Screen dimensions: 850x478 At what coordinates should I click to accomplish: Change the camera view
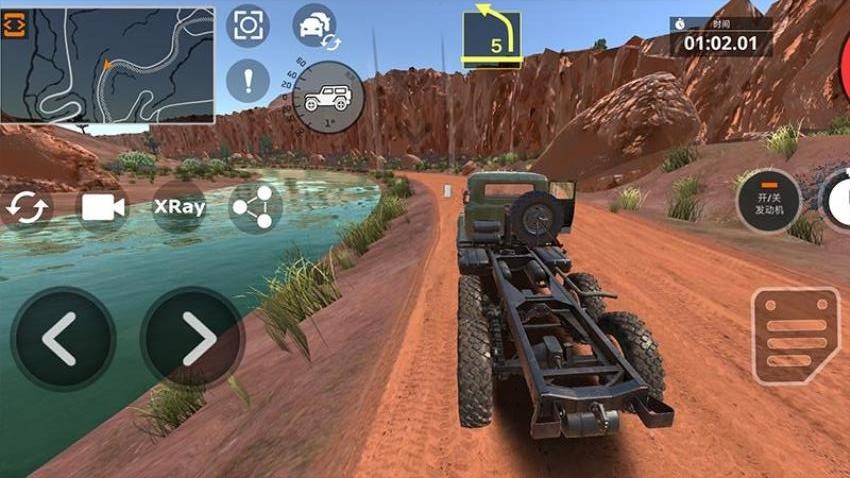103,207
